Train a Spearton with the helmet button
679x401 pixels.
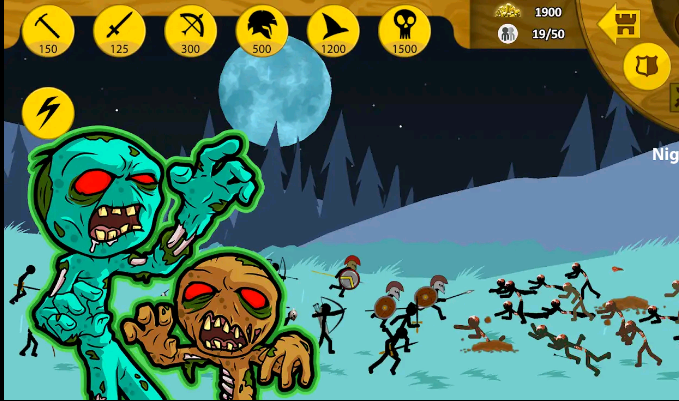pos(262,30)
